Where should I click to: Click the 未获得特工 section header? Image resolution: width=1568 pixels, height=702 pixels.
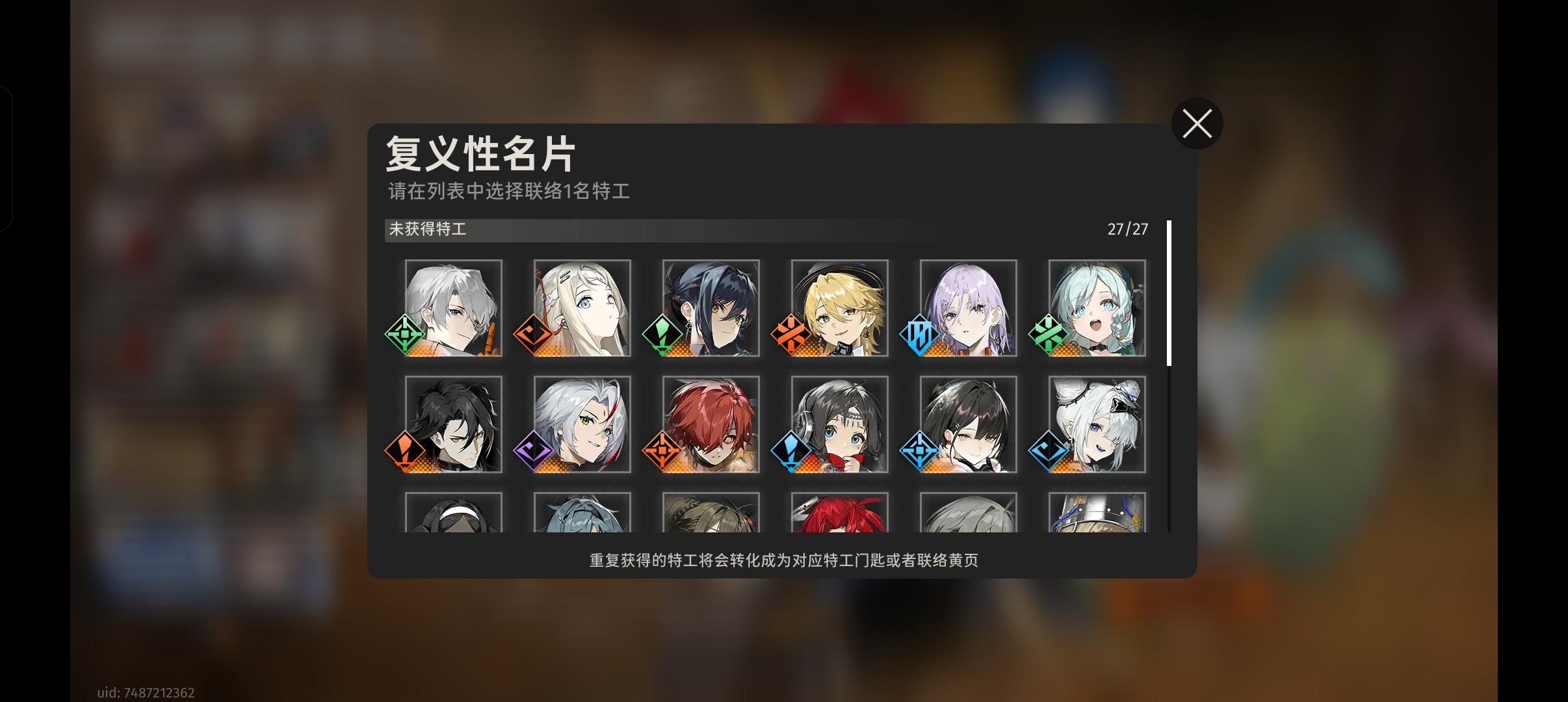tap(429, 229)
